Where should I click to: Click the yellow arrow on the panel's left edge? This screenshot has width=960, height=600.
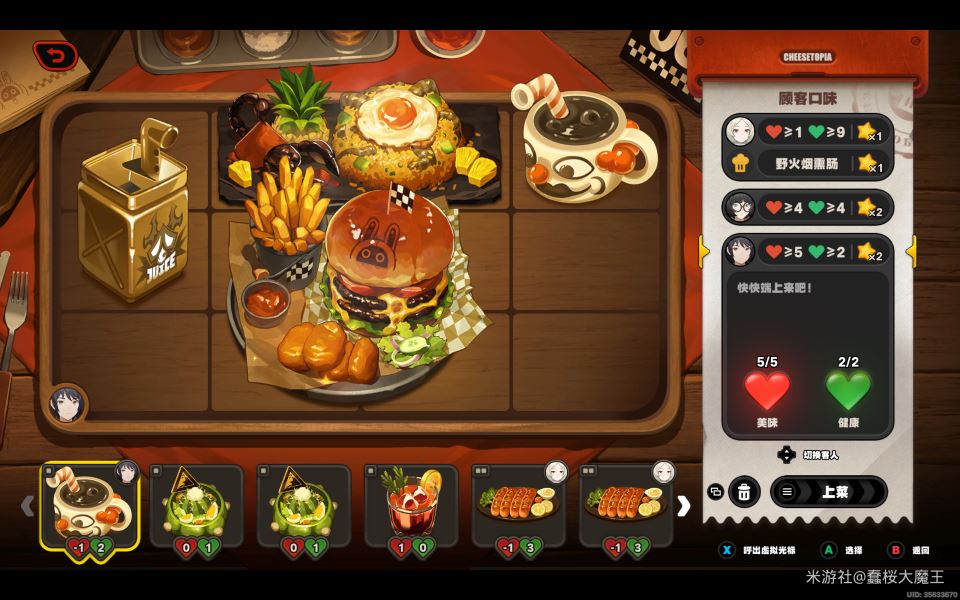[704, 251]
